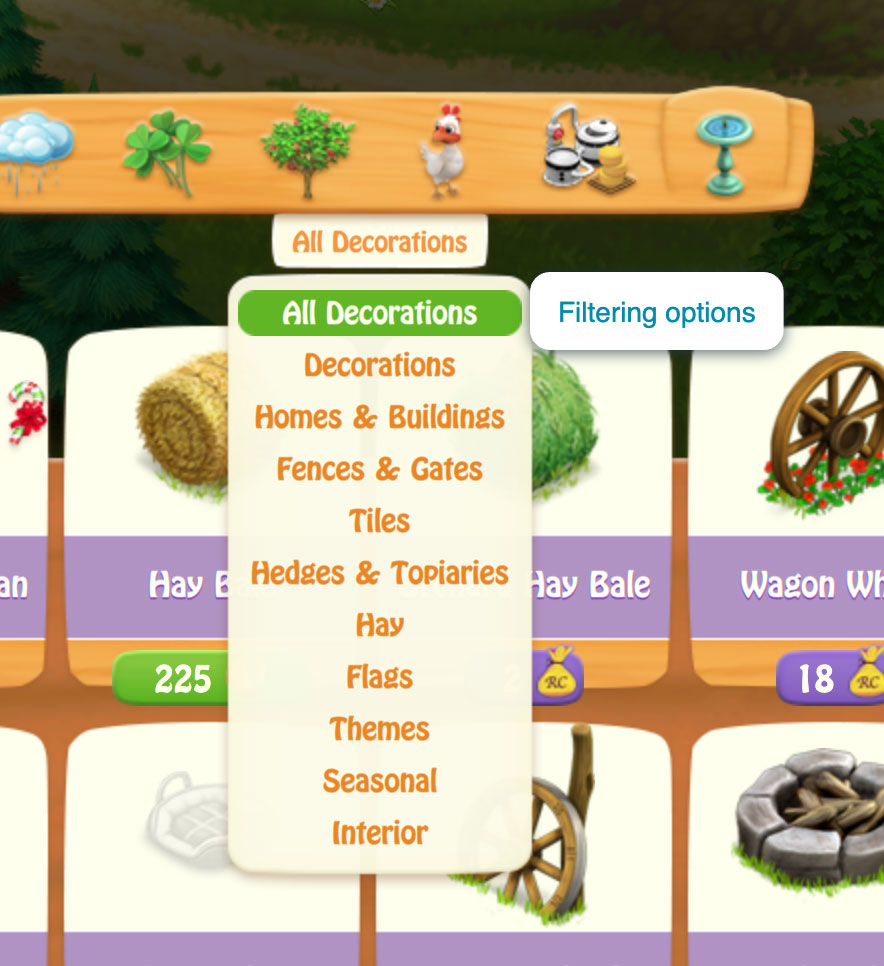
Task: Open the fruit tree shop tab
Action: [307, 150]
